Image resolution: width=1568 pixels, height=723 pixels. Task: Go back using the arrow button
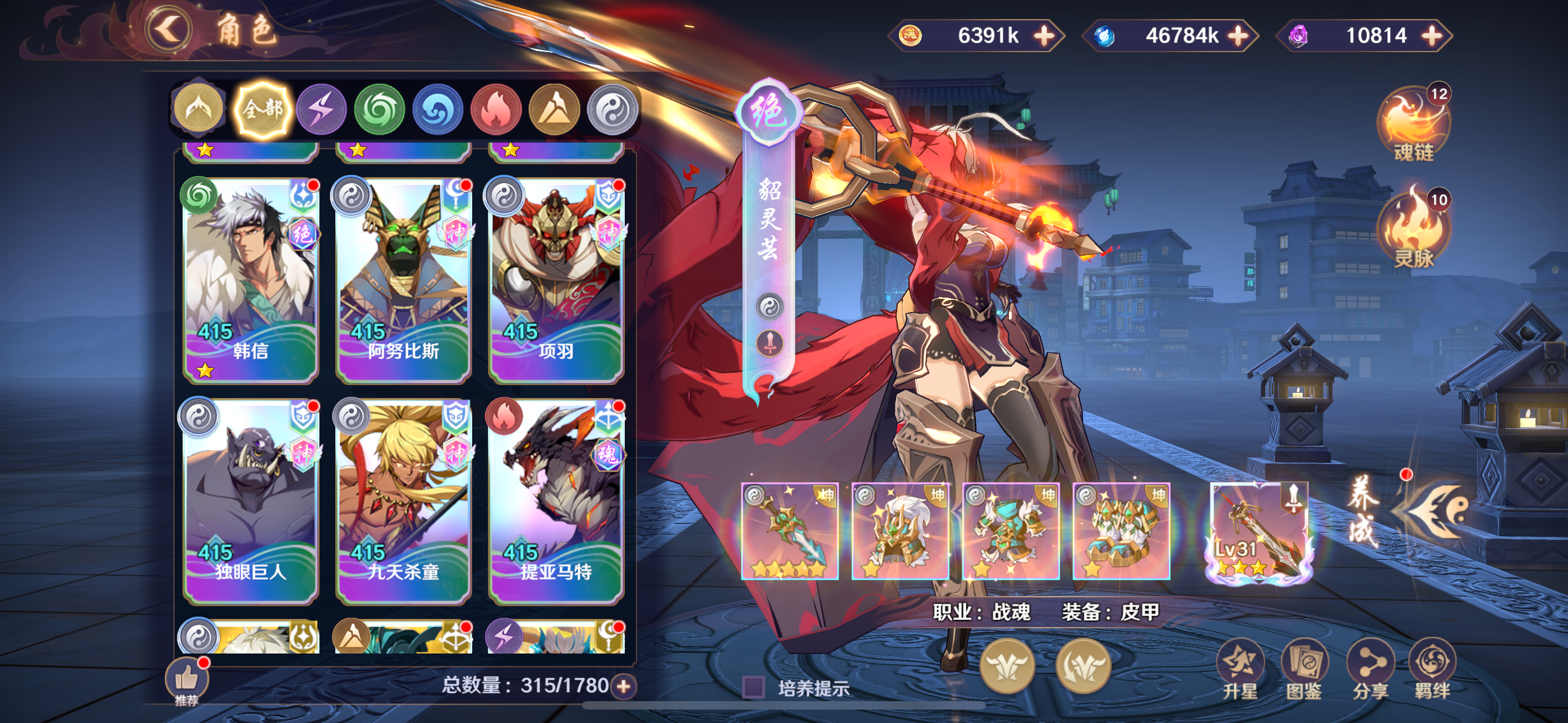click(x=169, y=29)
